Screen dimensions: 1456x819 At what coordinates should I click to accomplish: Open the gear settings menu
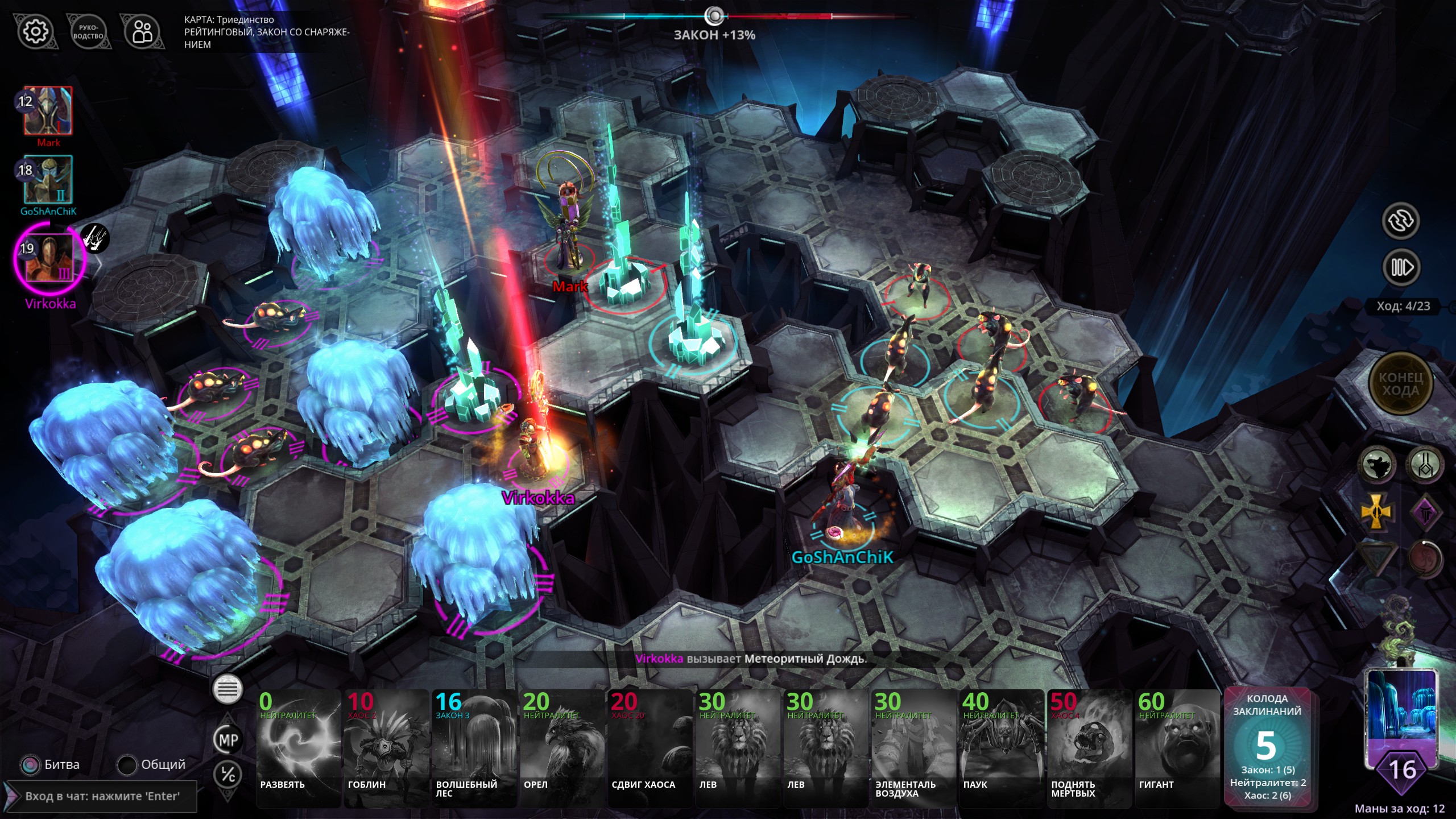click(35, 31)
